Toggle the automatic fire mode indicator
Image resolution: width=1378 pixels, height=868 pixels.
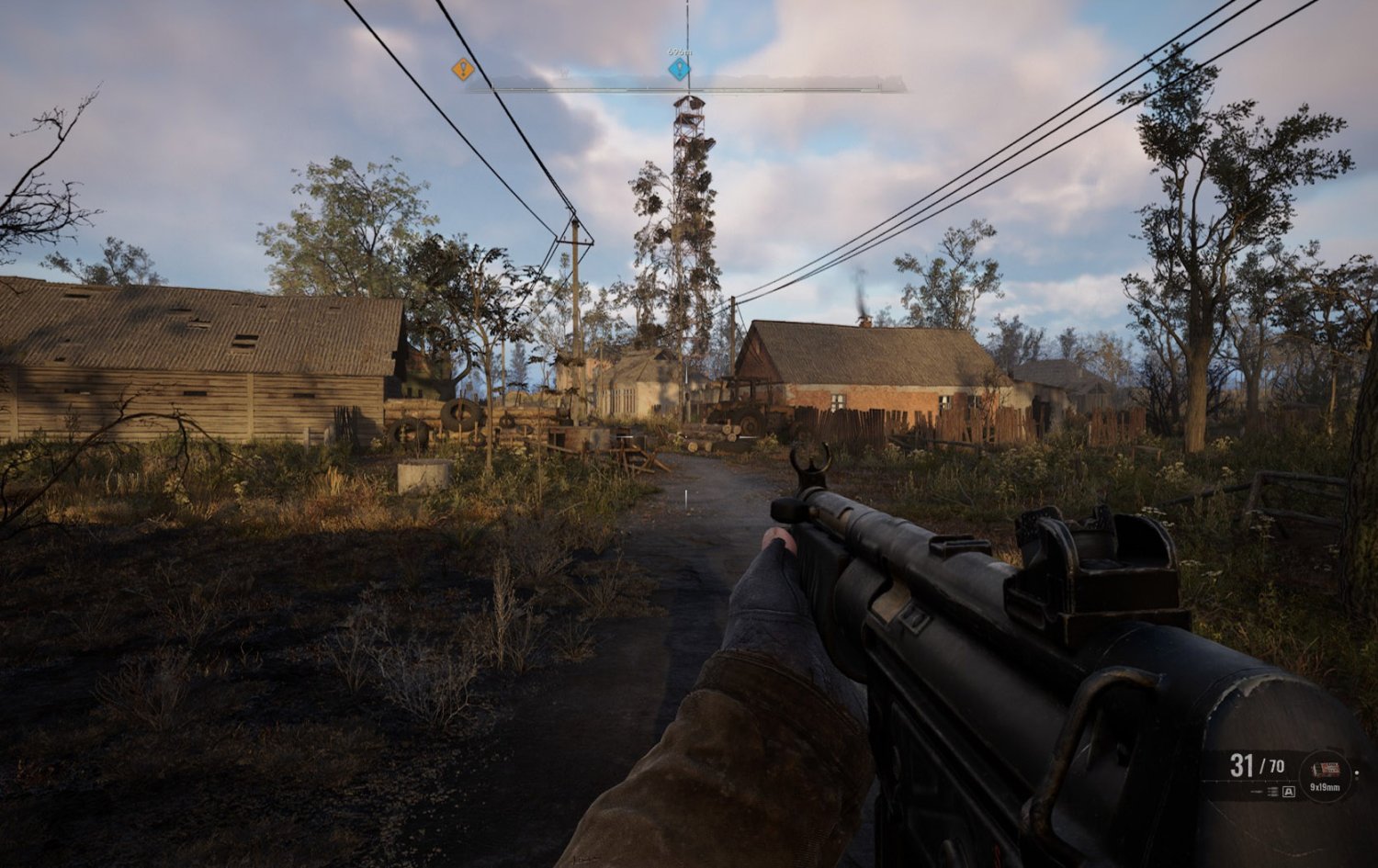(1289, 792)
